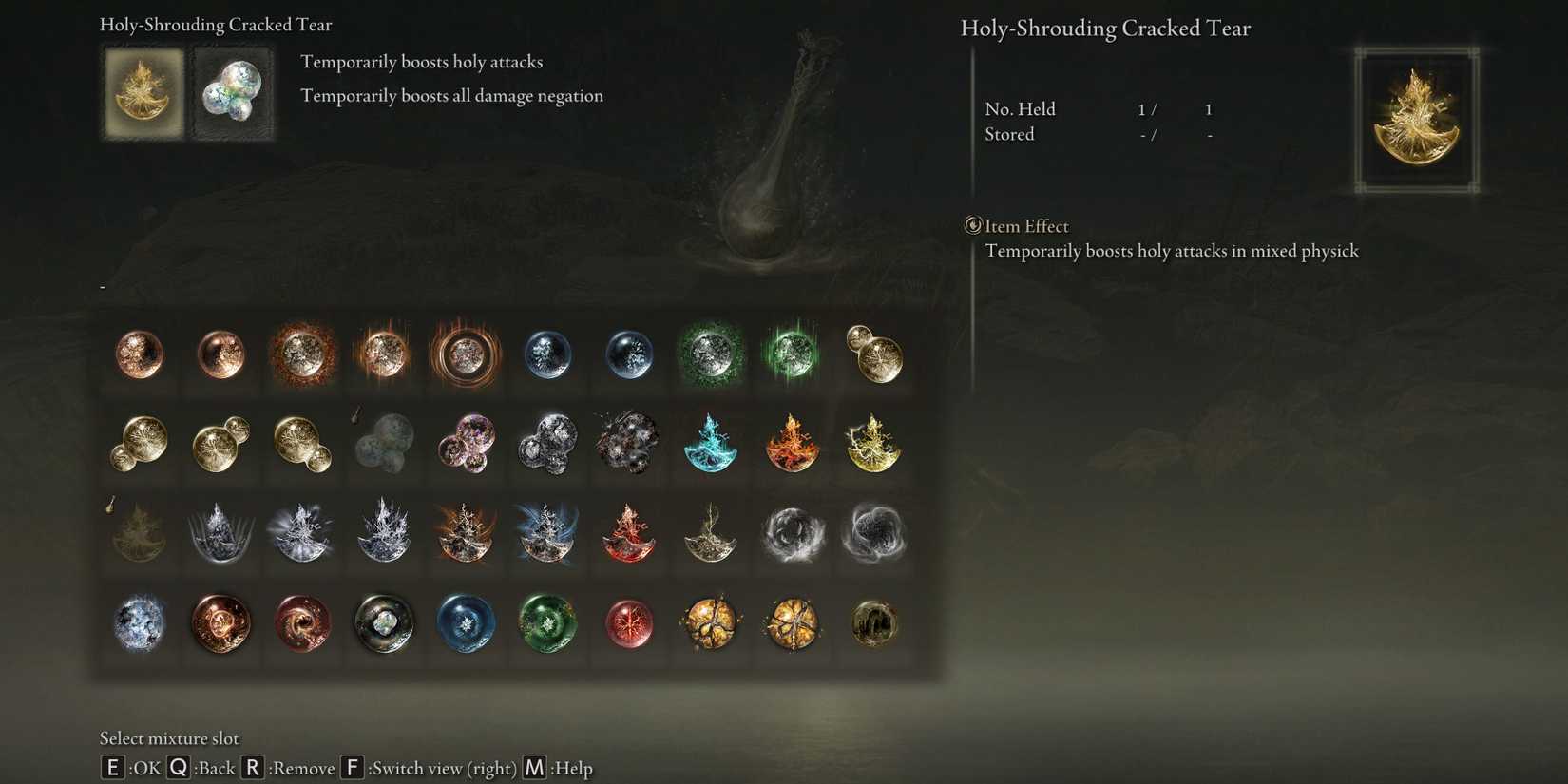Click the Item Effect icon on the right panel
The height and width of the screenshot is (784, 1568).
971,225
